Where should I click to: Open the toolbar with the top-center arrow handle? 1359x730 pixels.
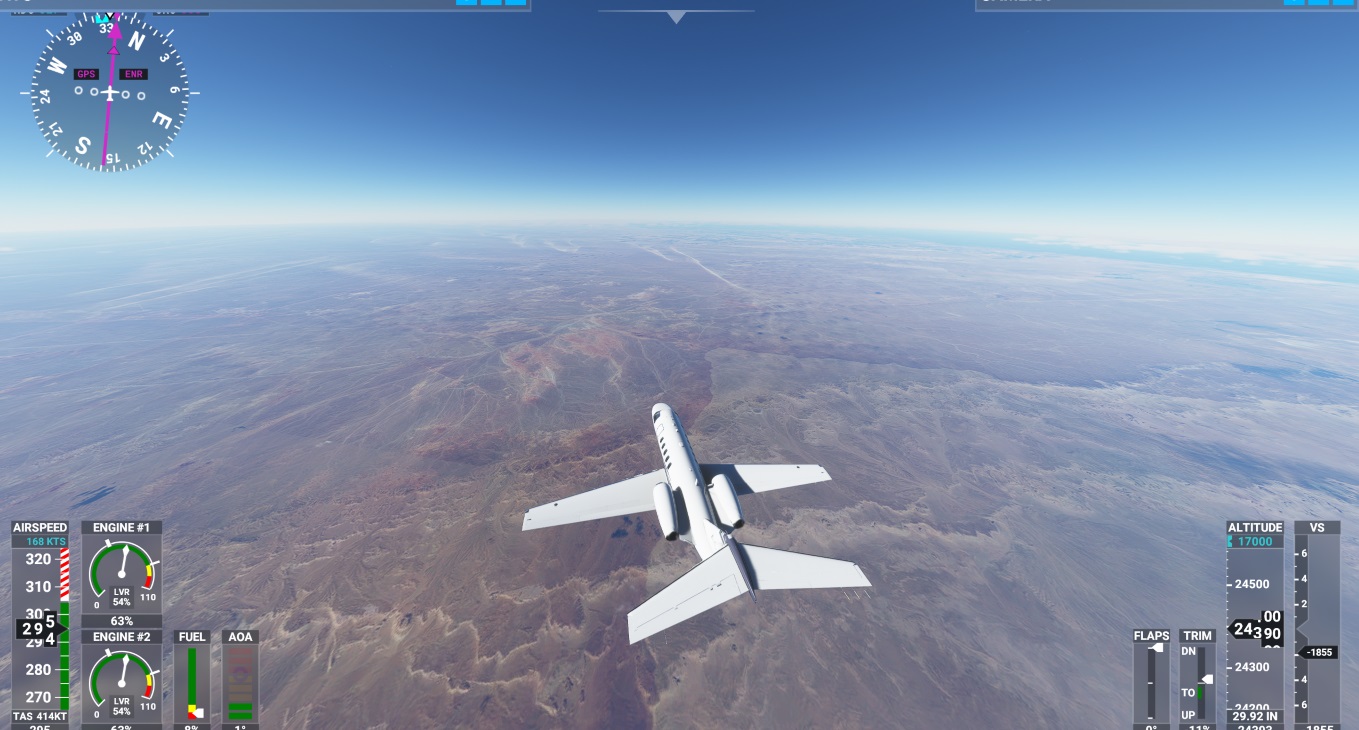click(676, 16)
